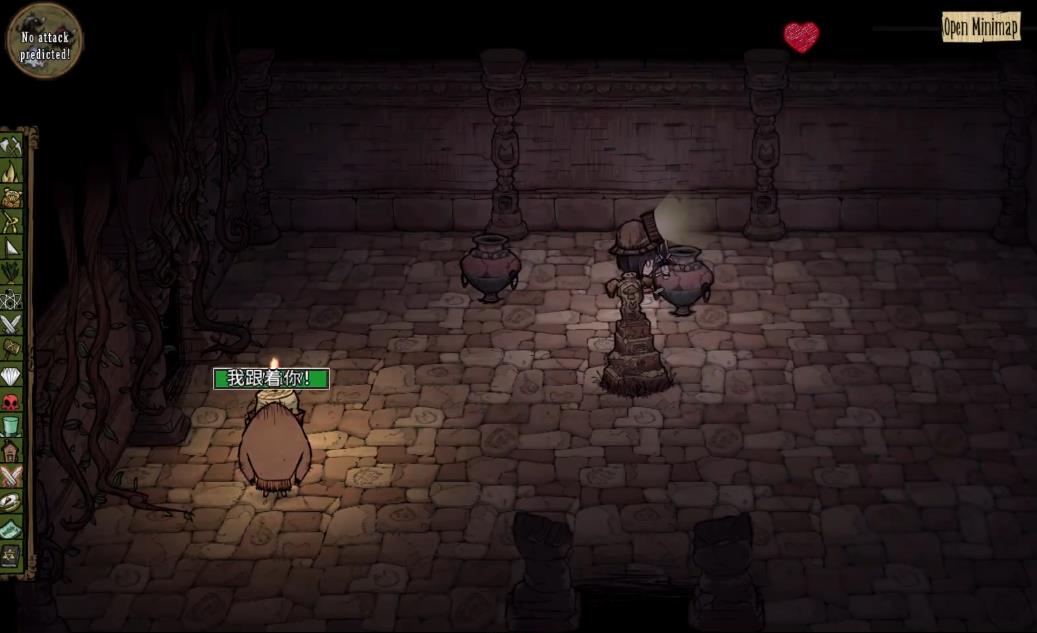Select the green top hat Dress tab
This screenshot has width=1037, height=633.
click(11, 426)
